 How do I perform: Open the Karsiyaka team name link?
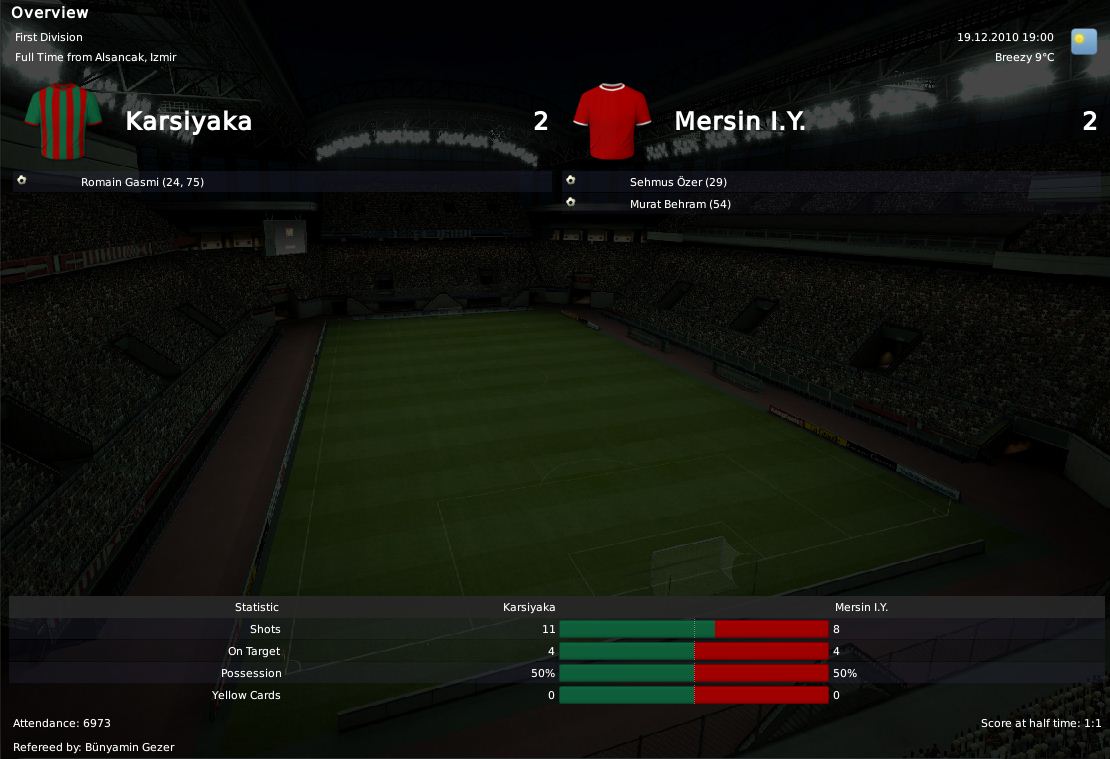click(x=188, y=121)
